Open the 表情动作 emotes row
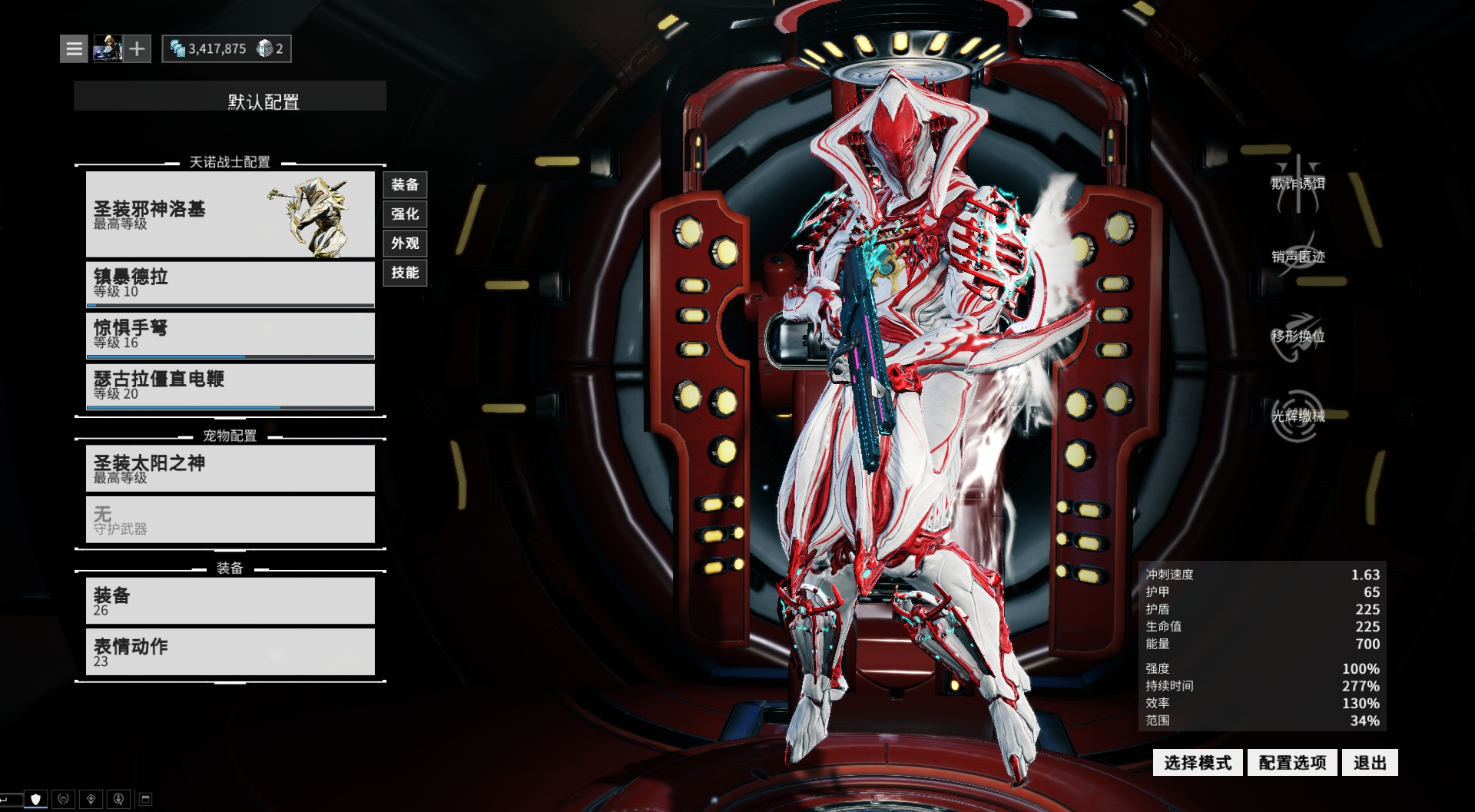The height and width of the screenshot is (812, 1475). (230, 651)
